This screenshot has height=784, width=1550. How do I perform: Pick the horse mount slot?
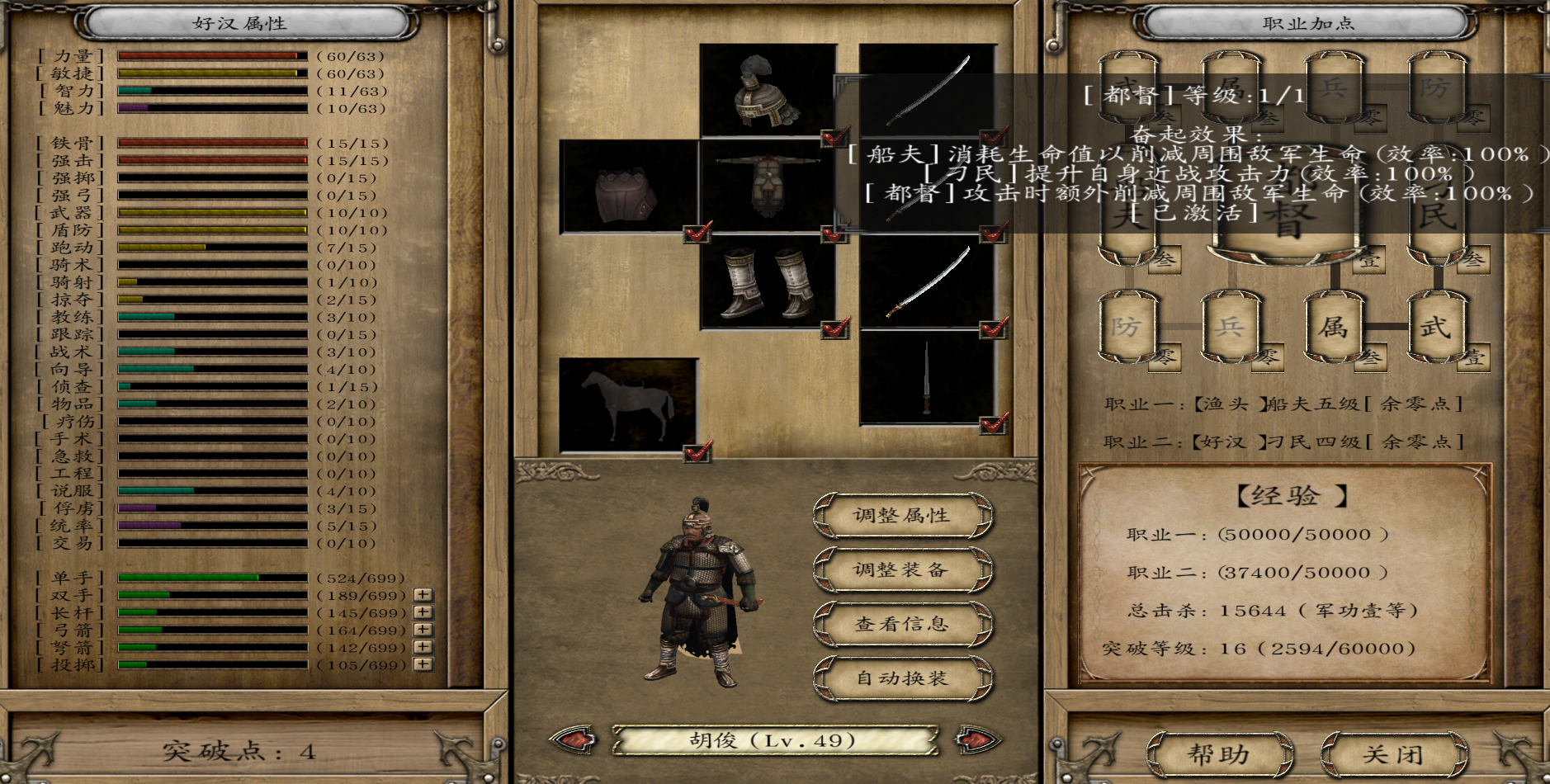pyautogui.click(x=627, y=404)
